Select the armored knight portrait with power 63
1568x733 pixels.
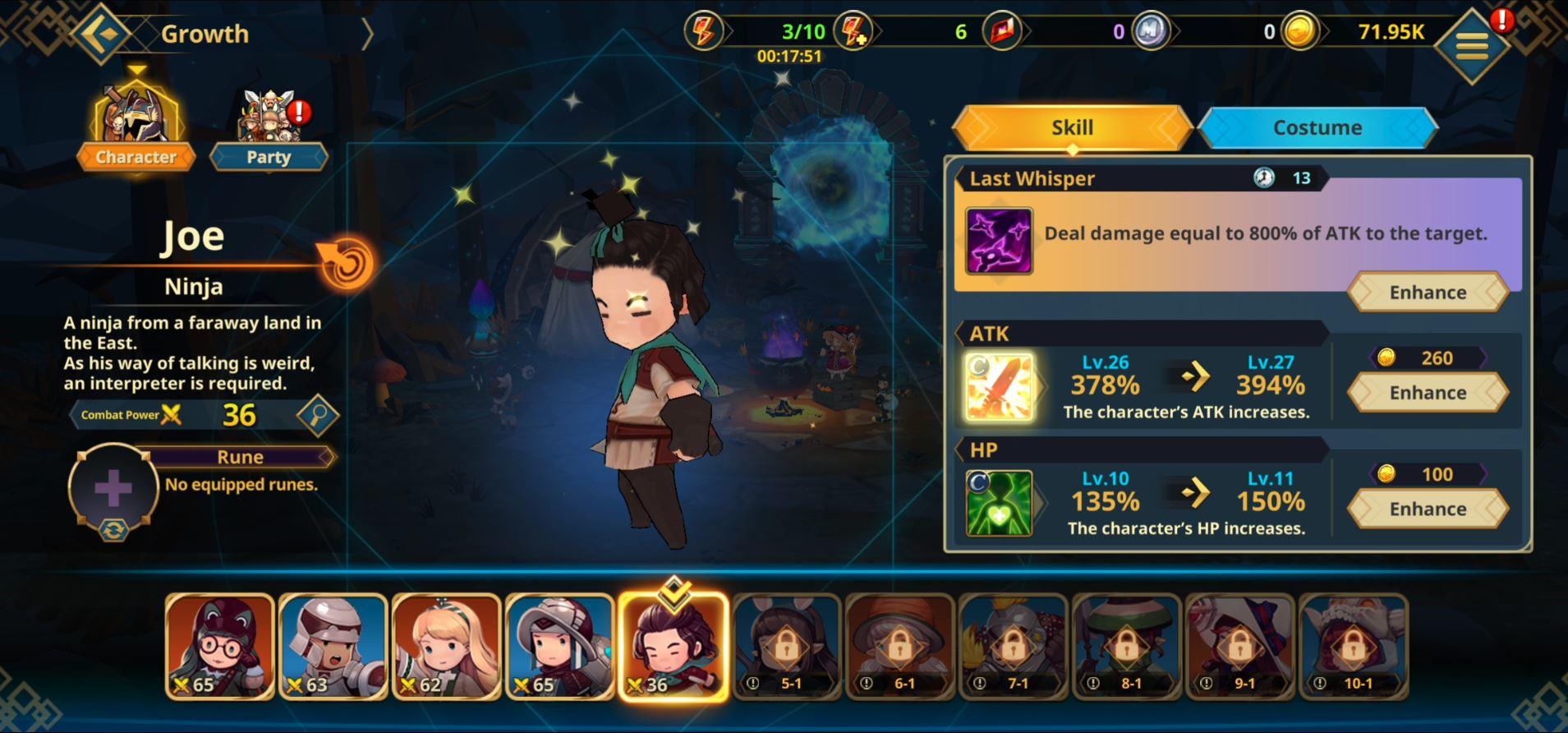(x=333, y=646)
